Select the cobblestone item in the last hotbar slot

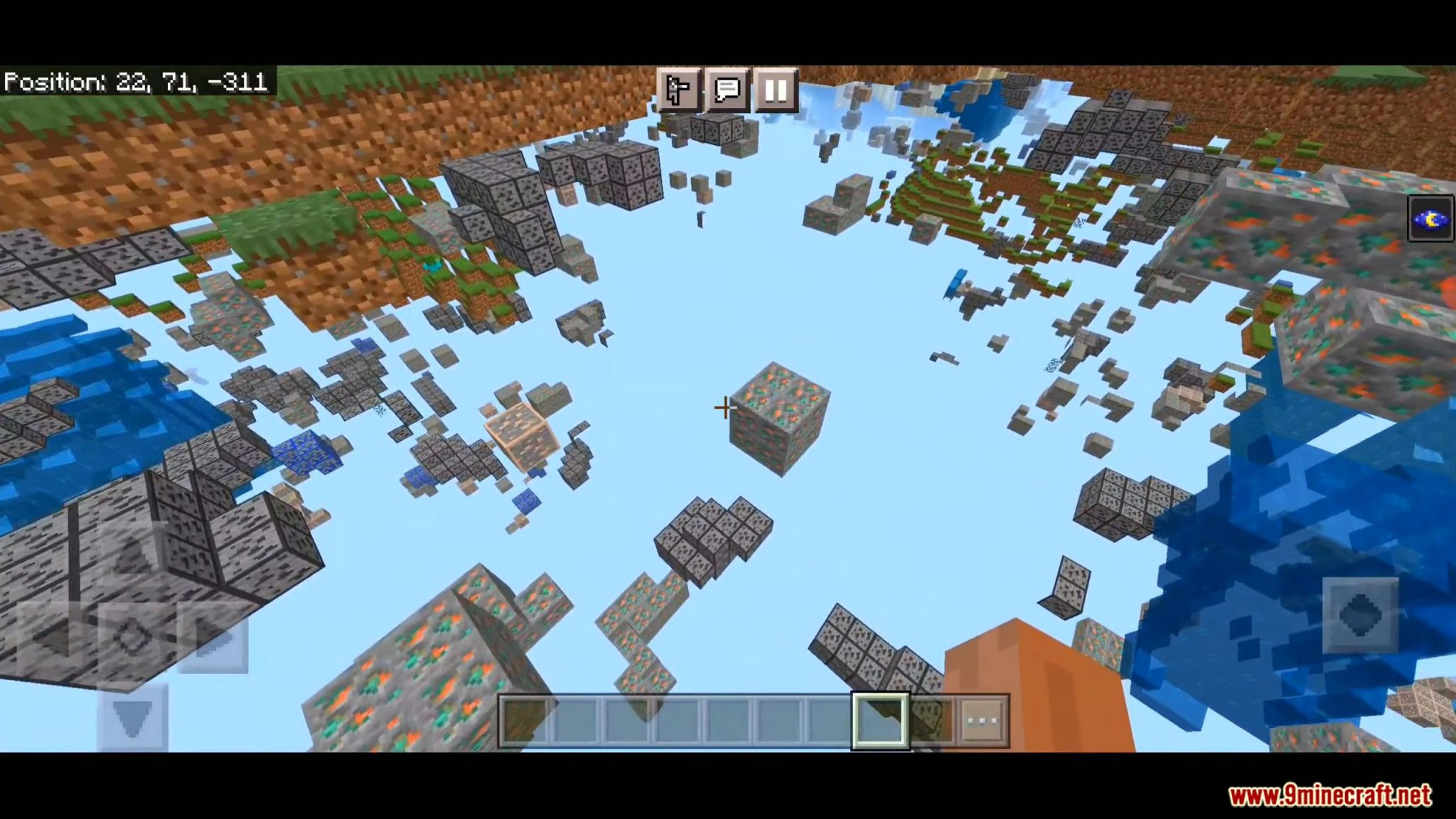pyautogui.click(x=933, y=718)
